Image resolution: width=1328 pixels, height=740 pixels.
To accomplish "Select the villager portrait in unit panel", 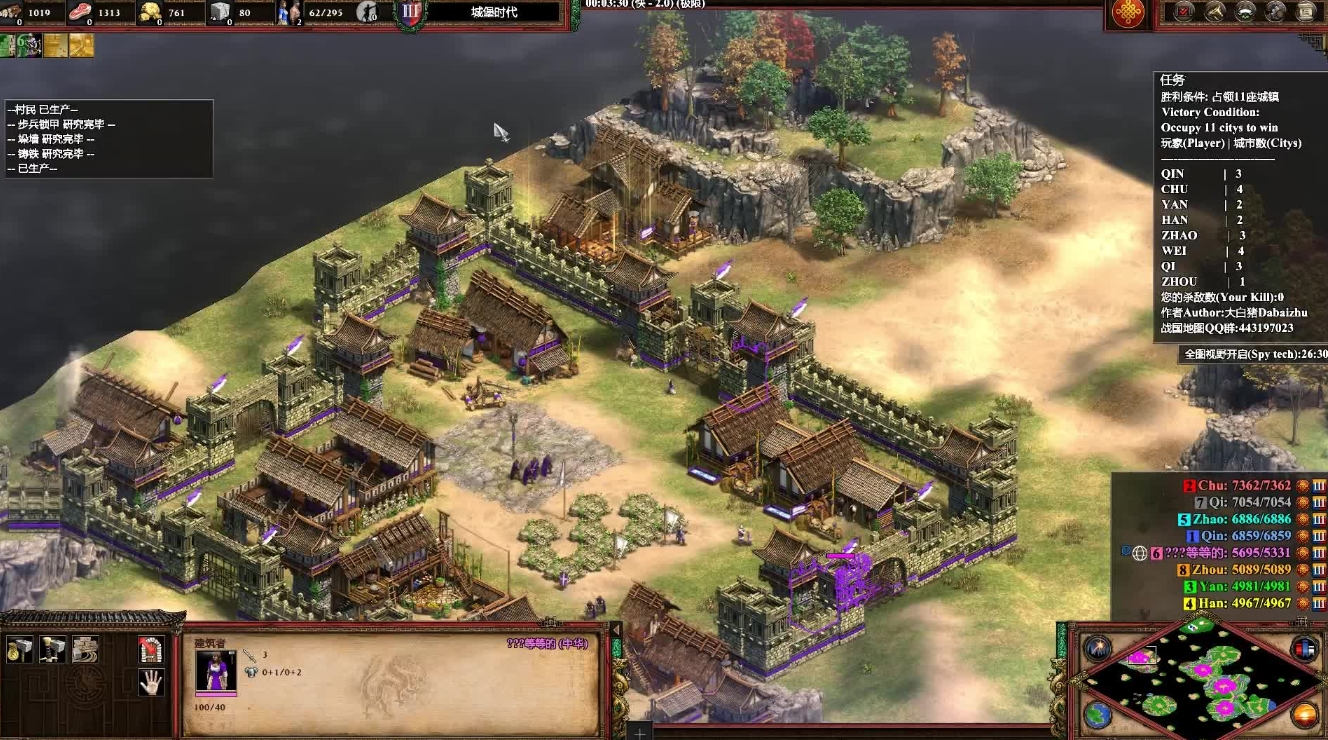I will click(x=215, y=670).
